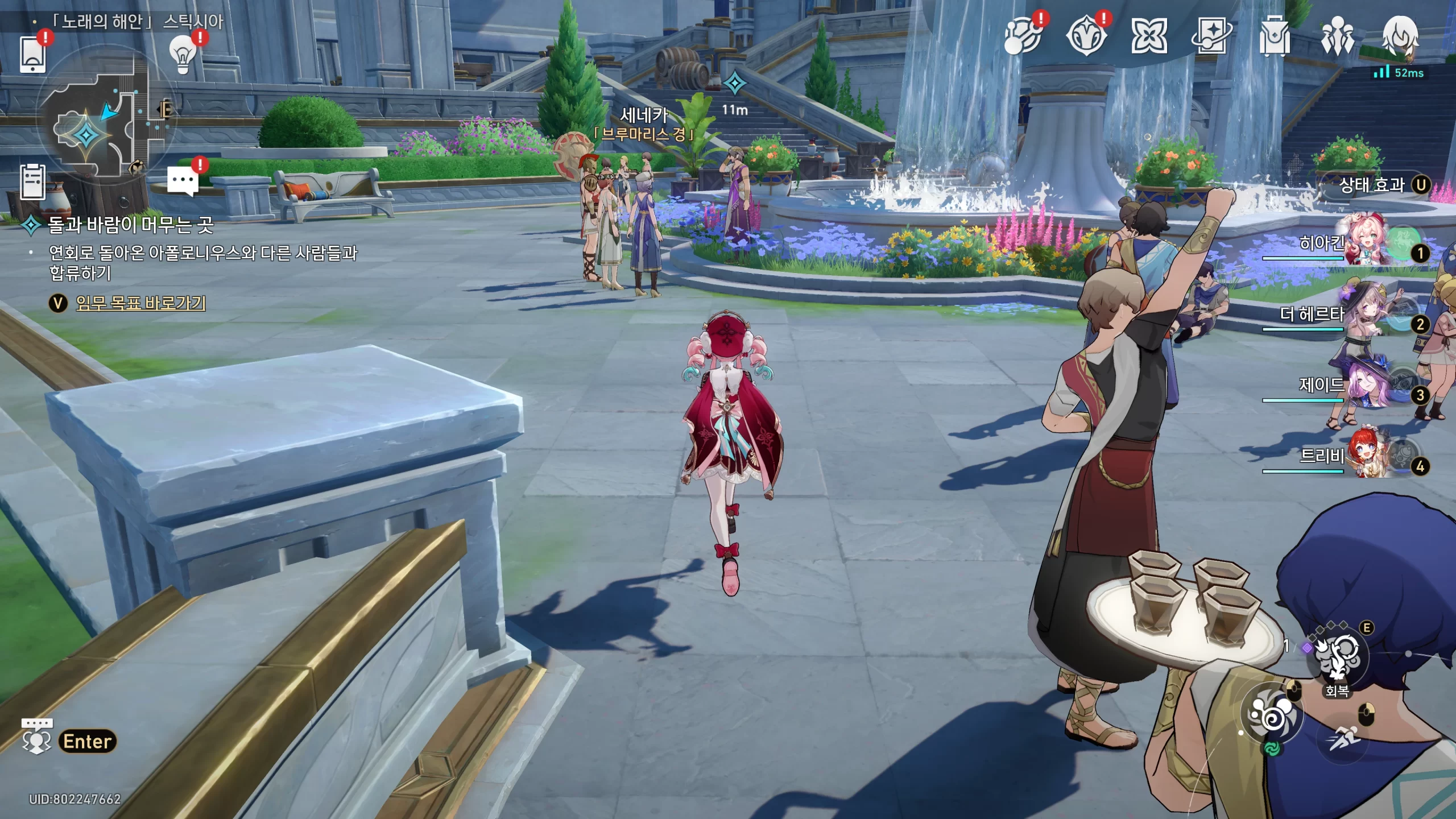This screenshot has width=1456, height=819.
Task: Open the lightbulb tutorial tips
Action: coord(183,55)
